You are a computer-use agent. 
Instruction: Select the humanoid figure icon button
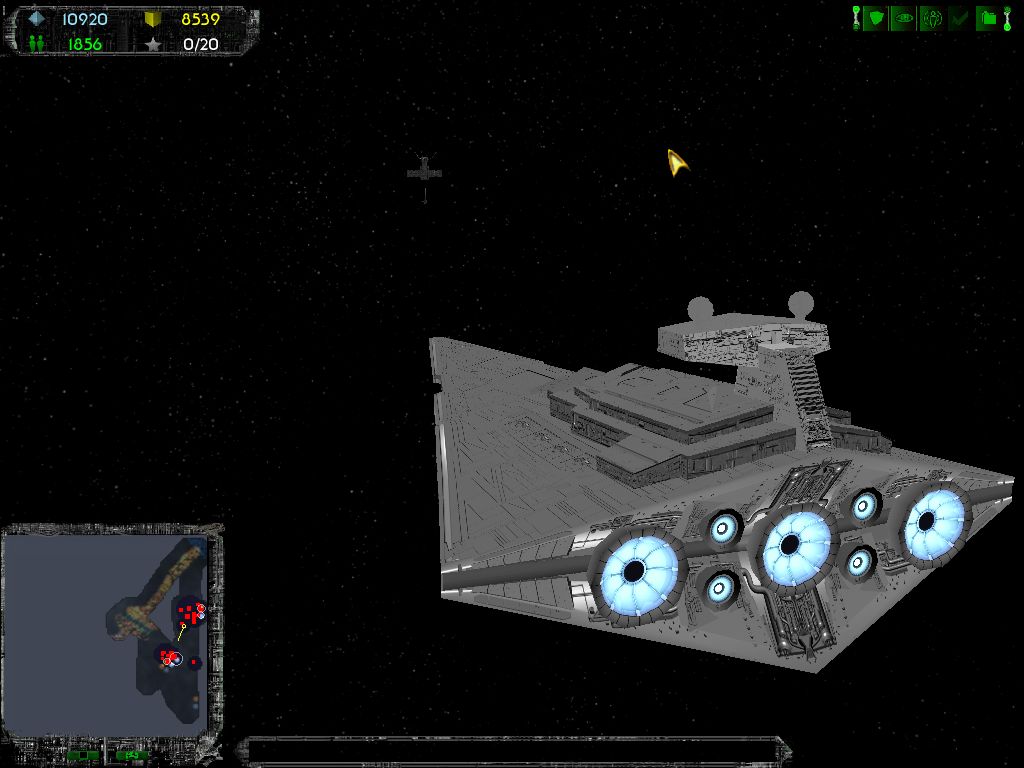pyautogui.click(x=931, y=17)
